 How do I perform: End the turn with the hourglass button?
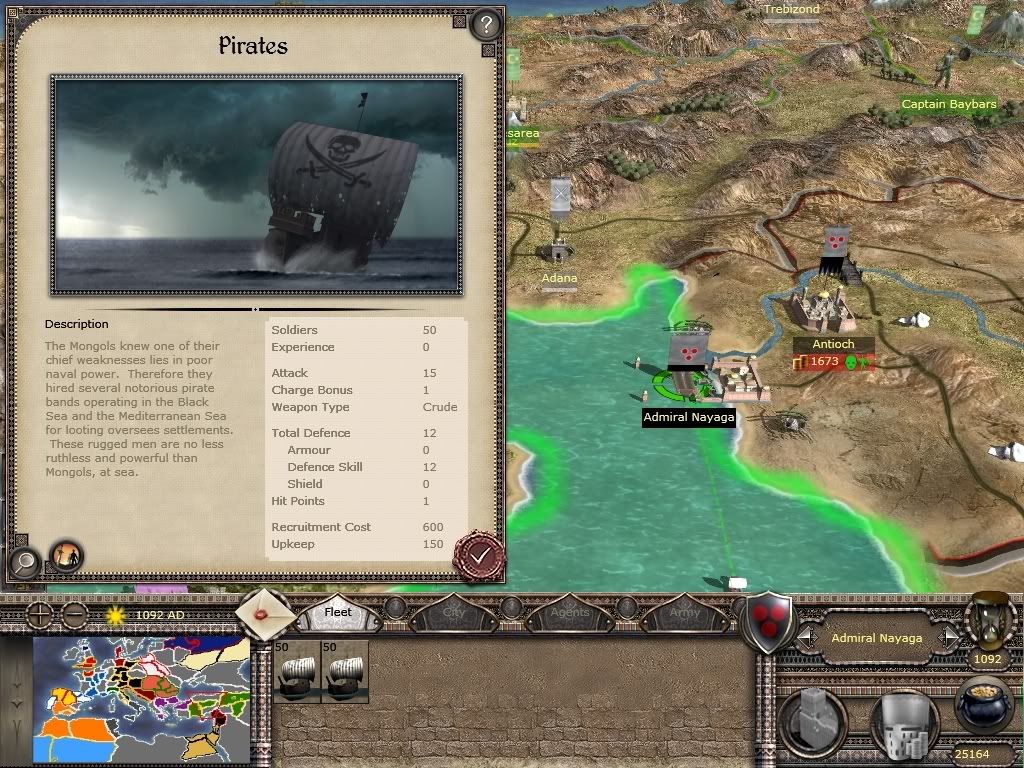pos(988,622)
